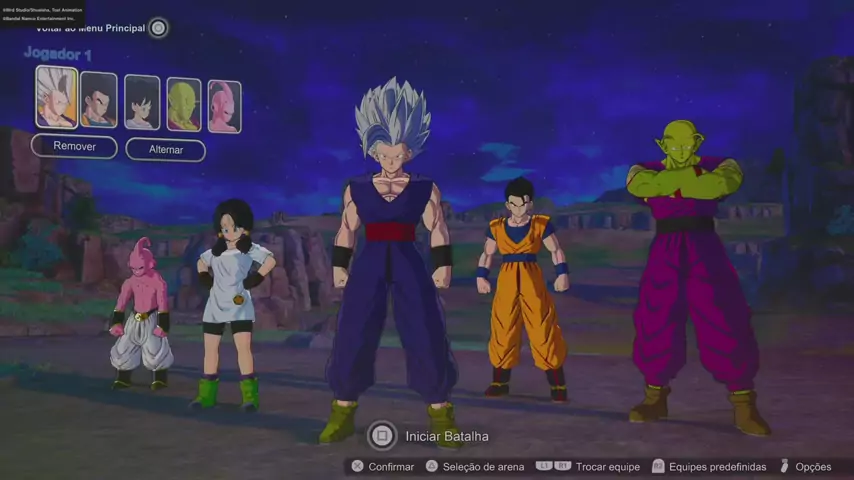
Task: Click the Alternar button
Action: pyautogui.click(x=166, y=150)
